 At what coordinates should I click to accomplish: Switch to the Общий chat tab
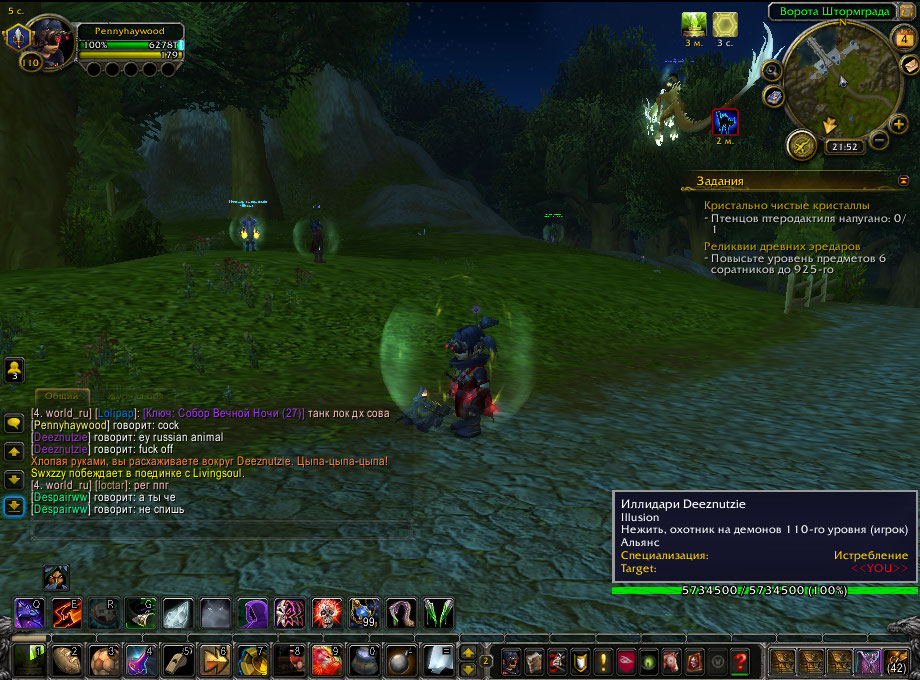point(62,396)
